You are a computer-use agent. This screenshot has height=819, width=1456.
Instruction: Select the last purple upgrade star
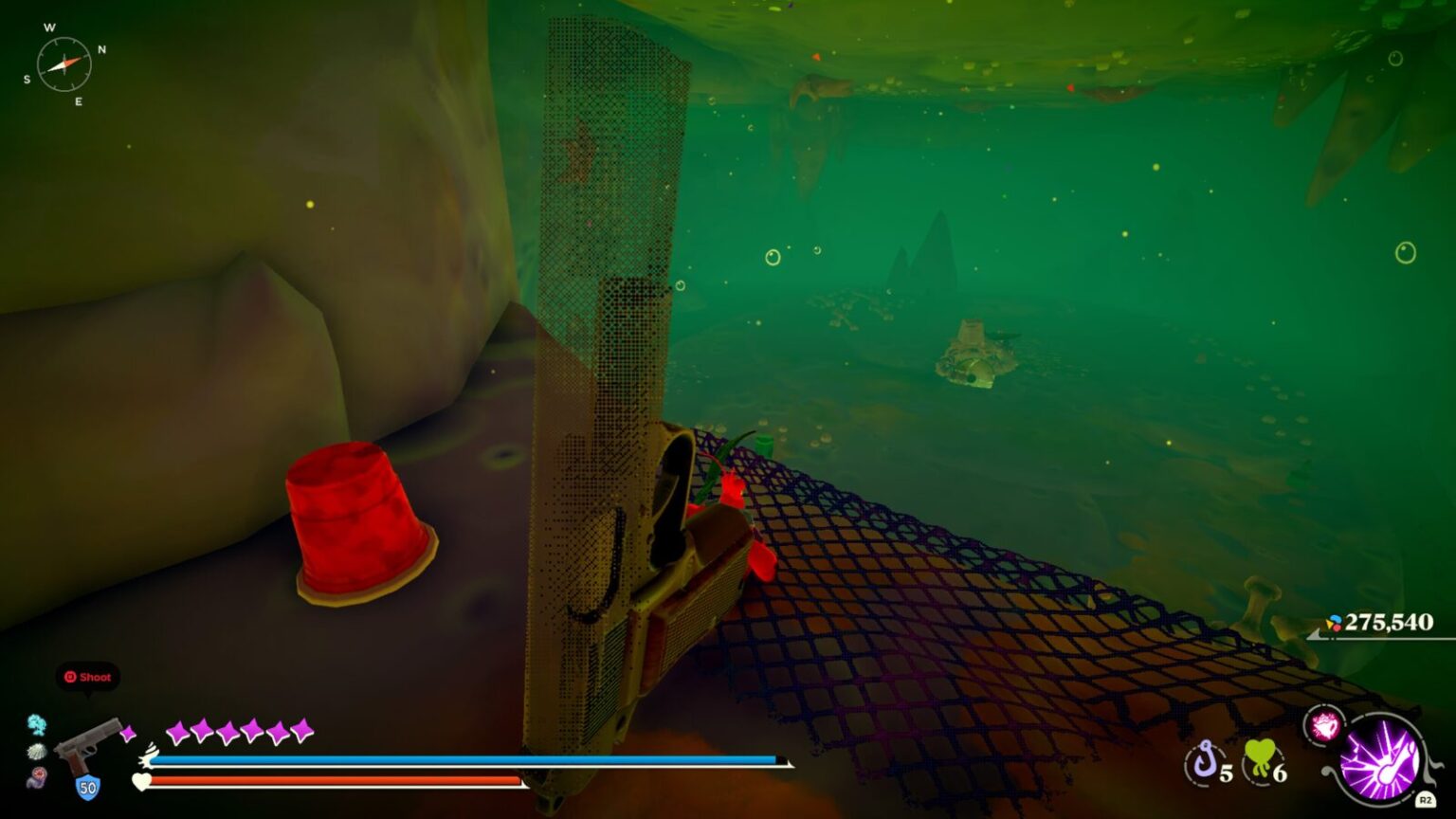click(x=301, y=731)
